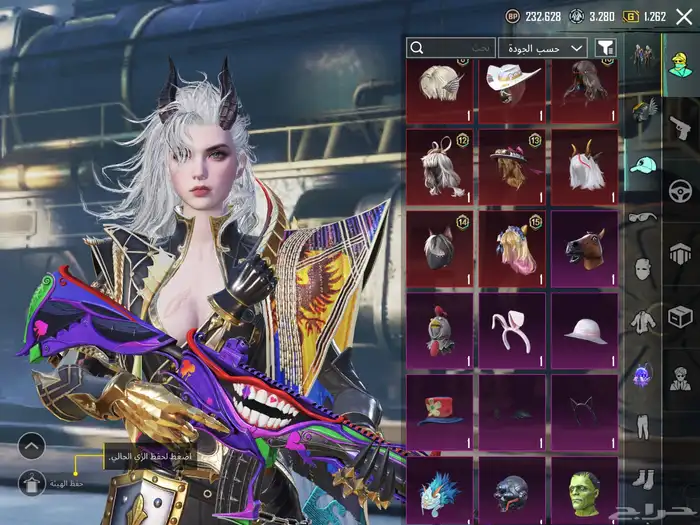Switch to the face mask category
The height and width of the screenshot is (525, 700).
[x=642, y=268]
